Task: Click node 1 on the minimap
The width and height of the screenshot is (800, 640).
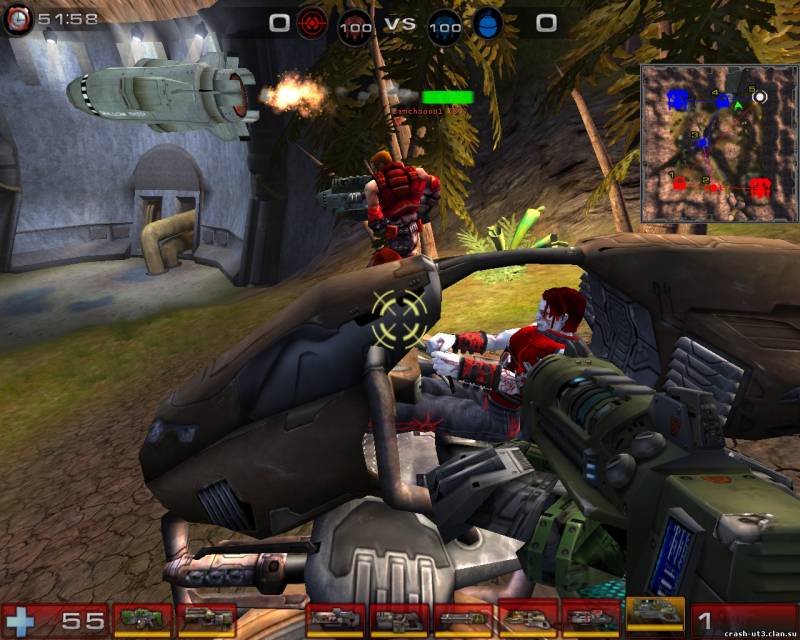Action: tap(681, 184)
